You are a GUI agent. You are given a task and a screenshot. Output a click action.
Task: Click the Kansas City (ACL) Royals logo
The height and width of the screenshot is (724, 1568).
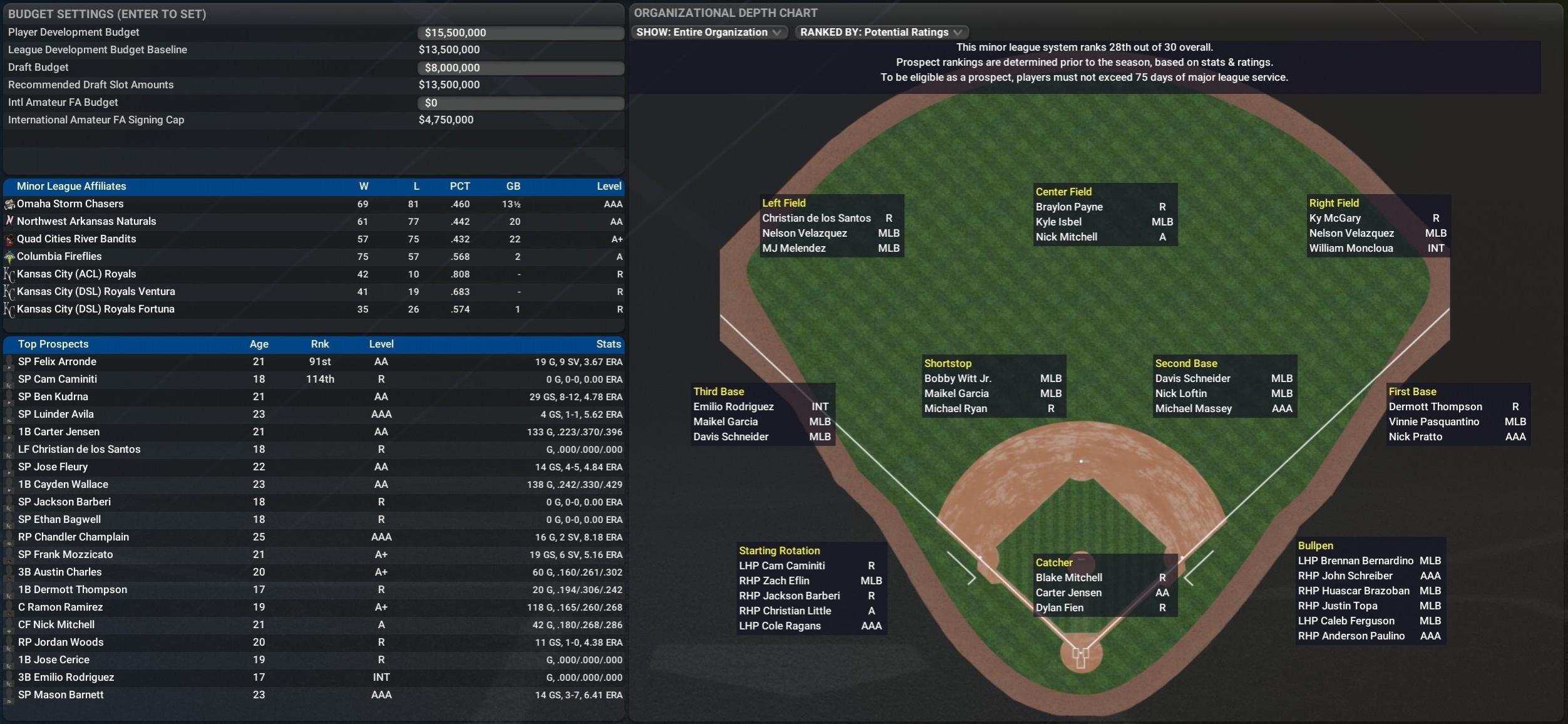coord(9,274)
